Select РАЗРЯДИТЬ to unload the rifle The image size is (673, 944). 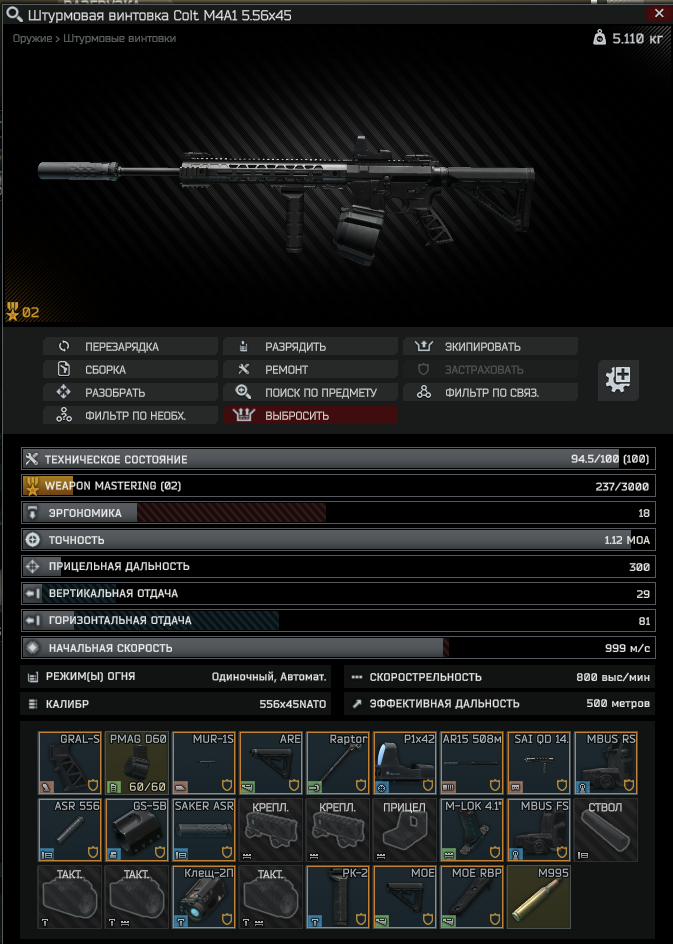click(x=310, y=347)
